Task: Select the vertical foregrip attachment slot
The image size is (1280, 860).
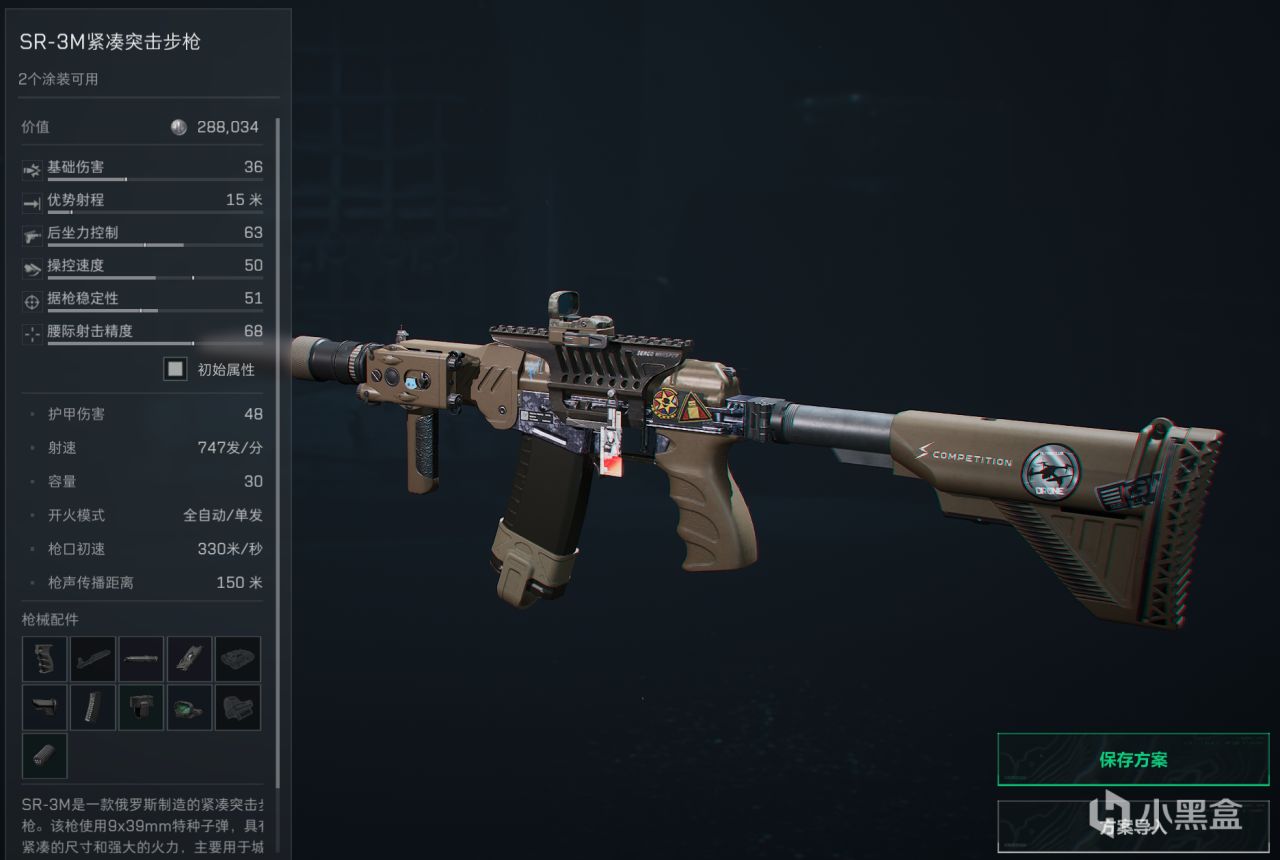Action: click(x=141, y=707)
